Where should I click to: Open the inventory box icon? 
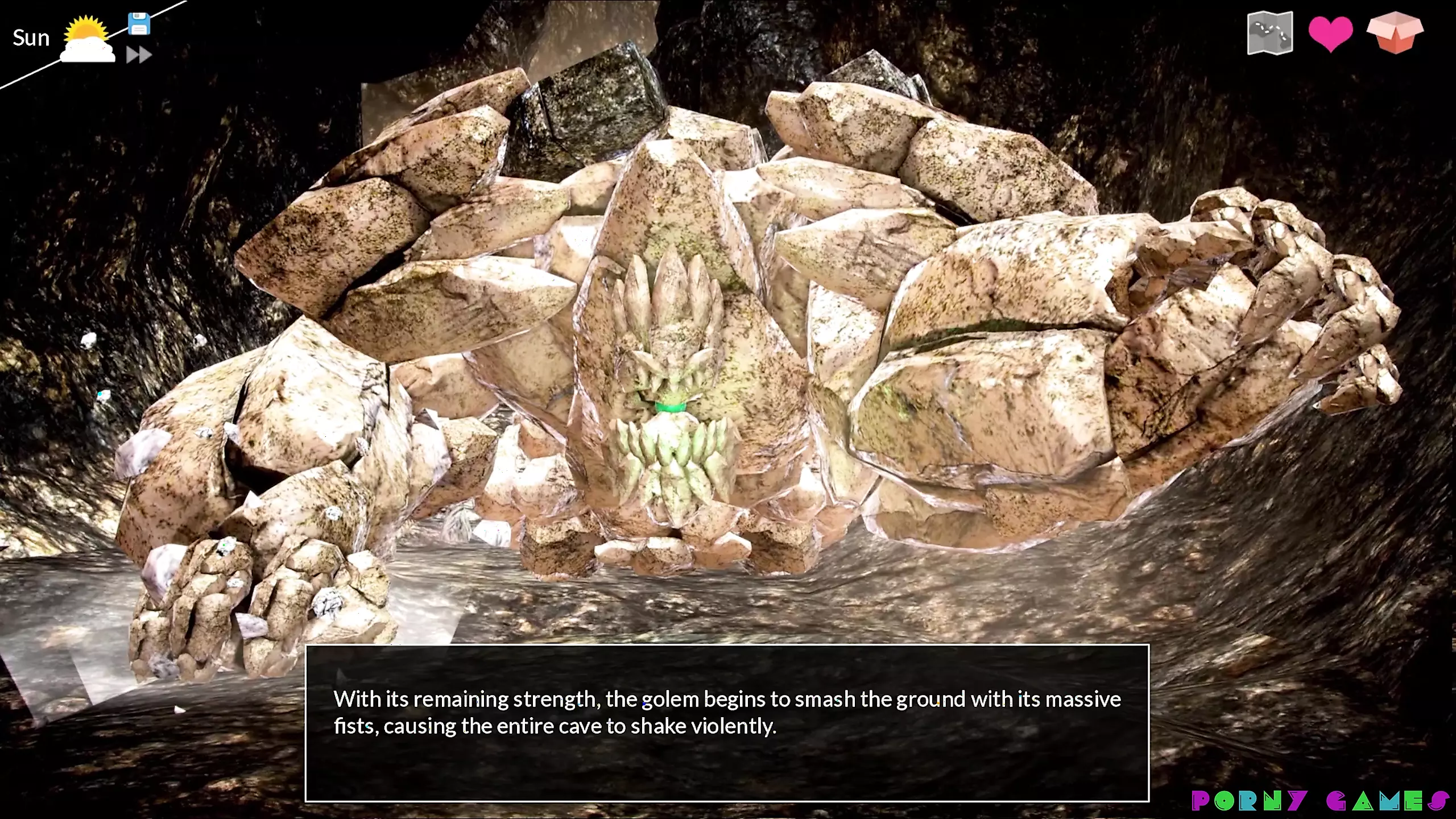click(x=1395, y=32)
